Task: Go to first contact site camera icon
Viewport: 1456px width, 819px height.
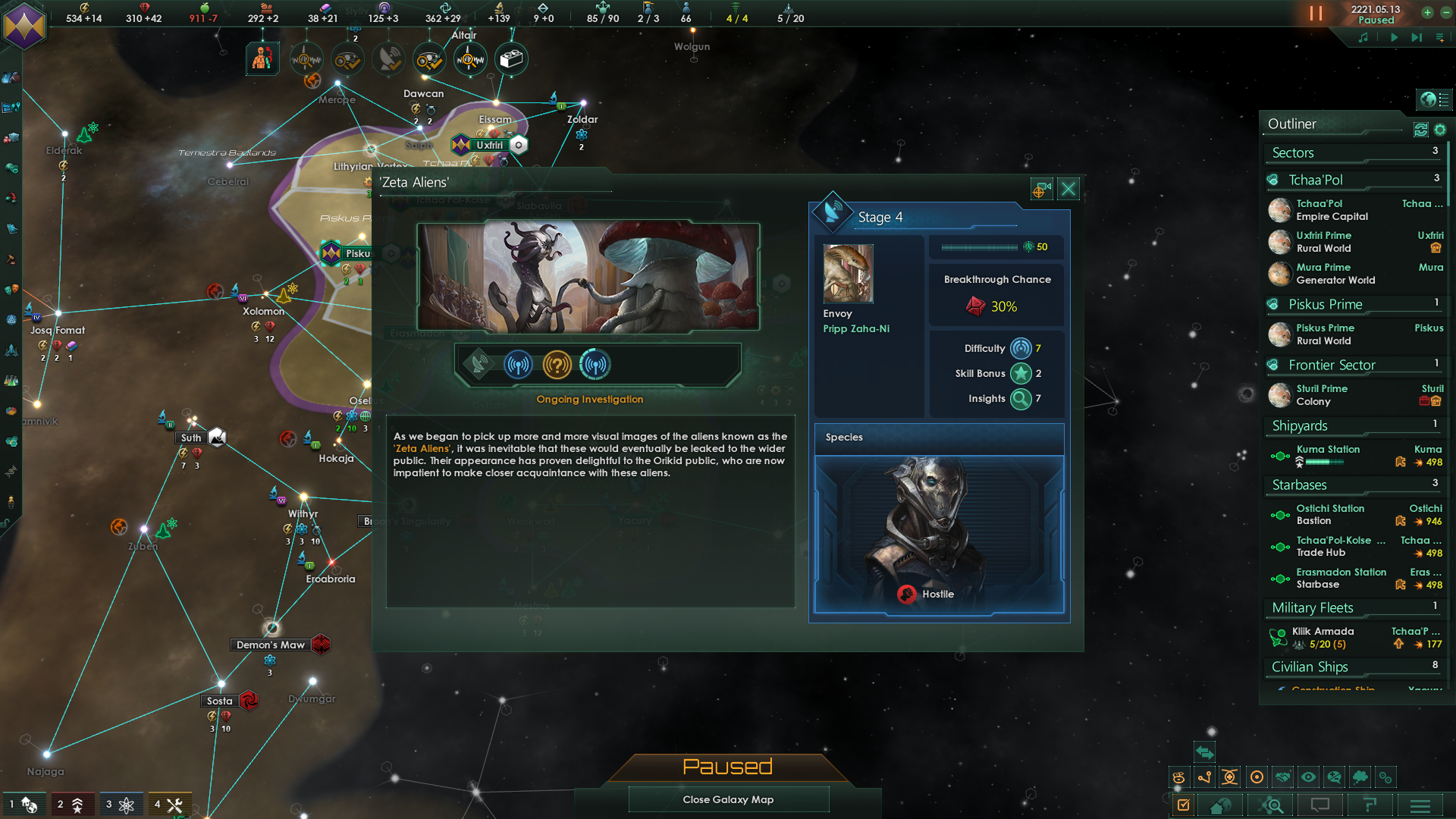Action: pos(1040,189)
